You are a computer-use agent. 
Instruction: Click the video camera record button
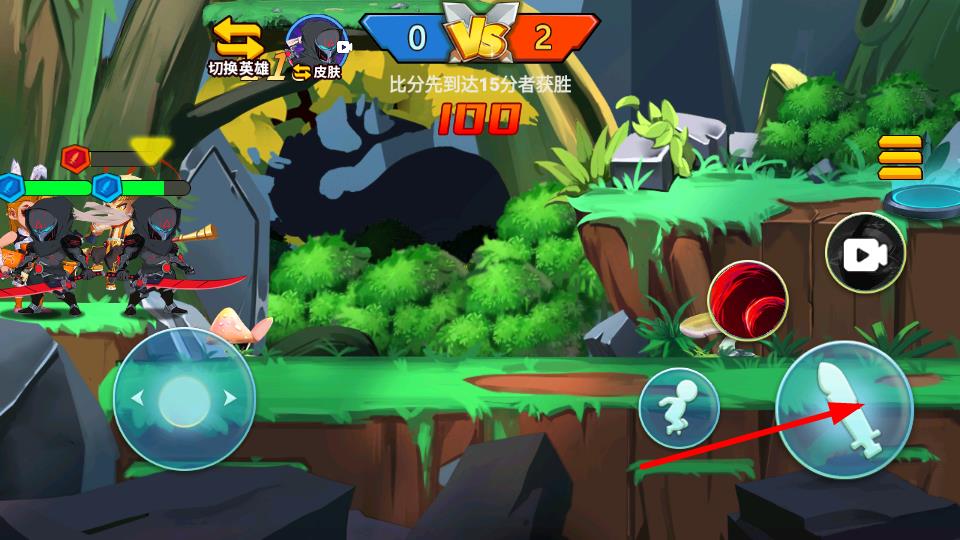pos(865,254)
